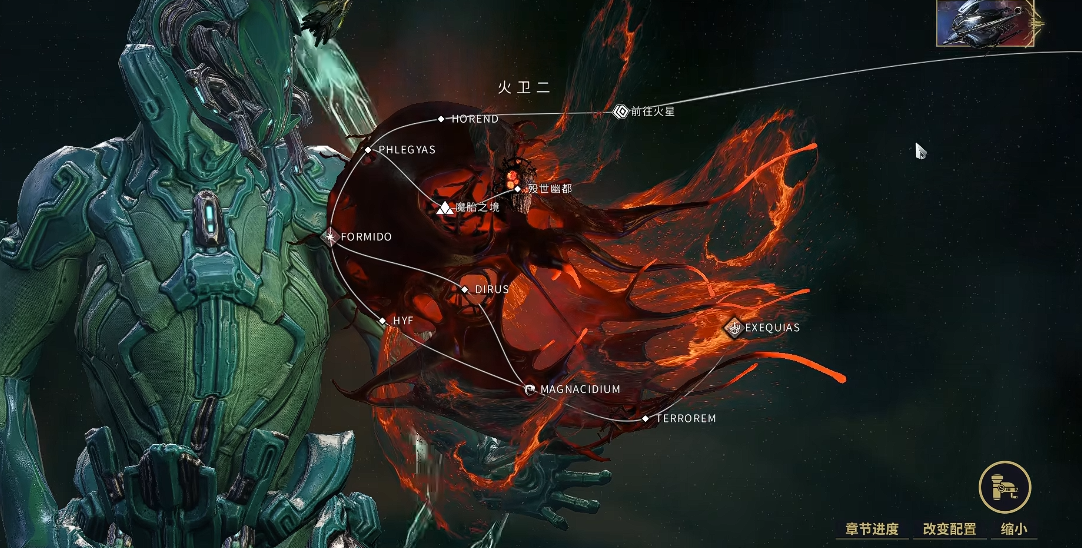Open the EXEQUIAS node
The image size is (1082, 548).
pyautogui.click(x=735, y=327)
